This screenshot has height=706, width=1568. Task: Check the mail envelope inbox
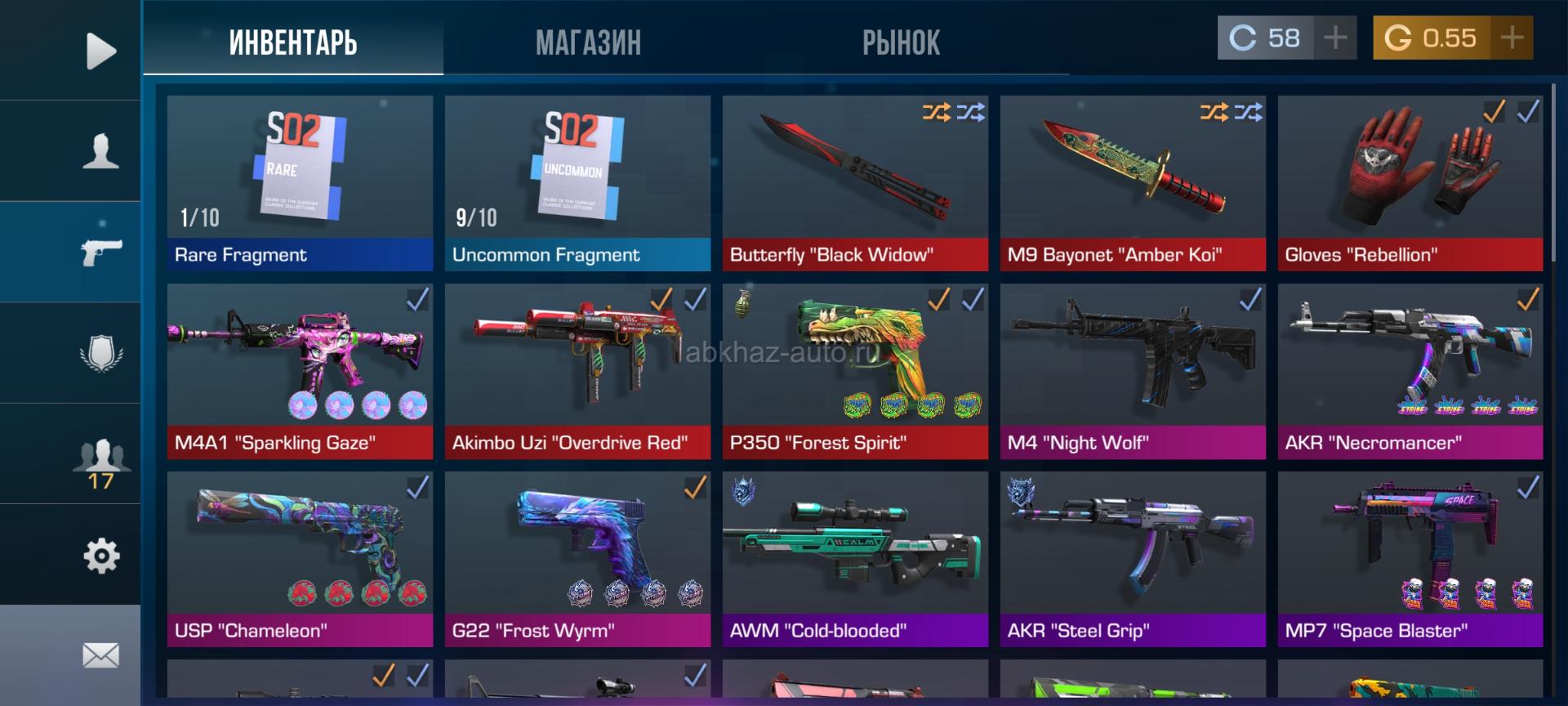click(100, 655)
